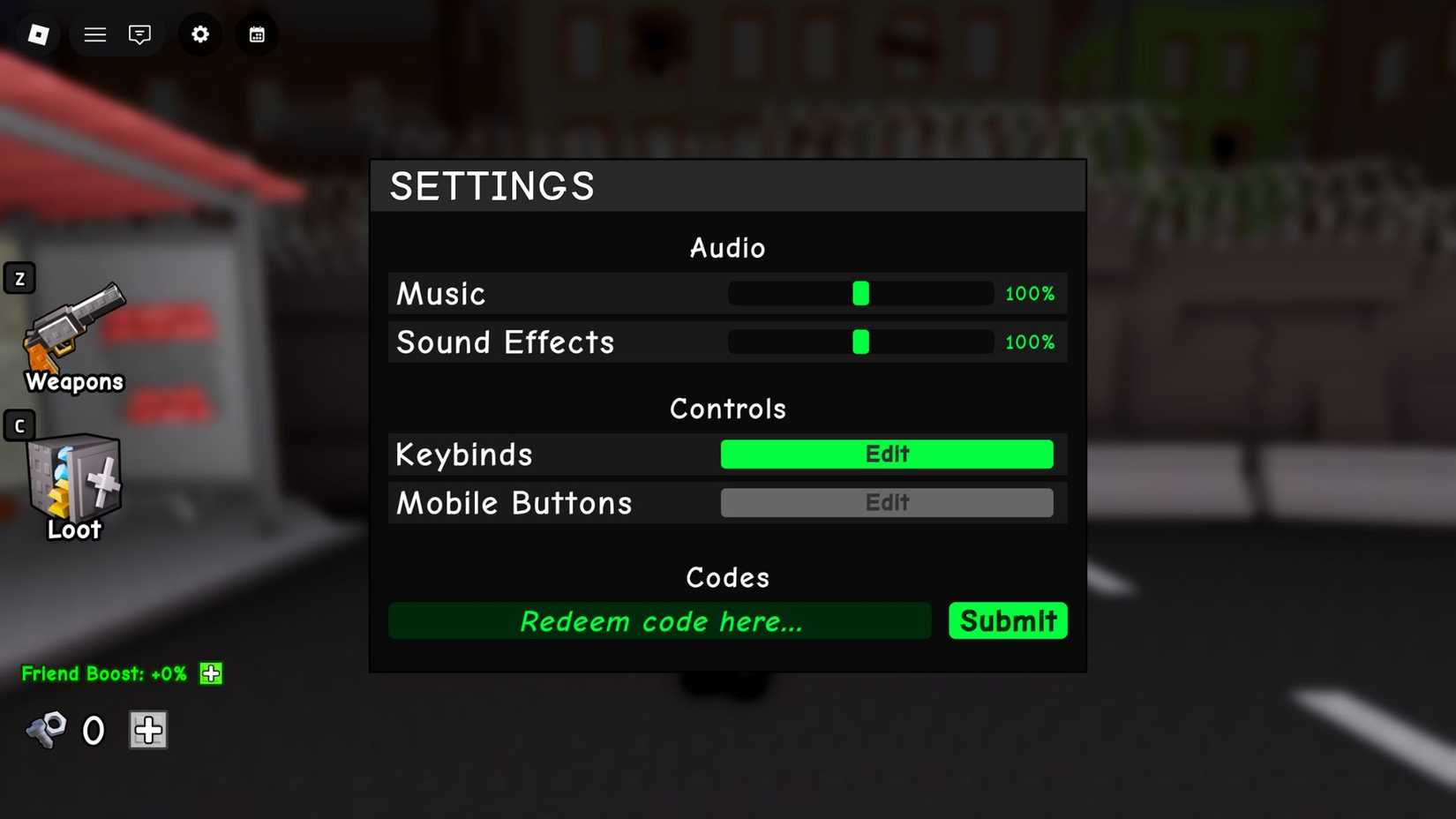Click the Redeem code here input field
The image size is (1456, 819).
(x=659, y=620)
